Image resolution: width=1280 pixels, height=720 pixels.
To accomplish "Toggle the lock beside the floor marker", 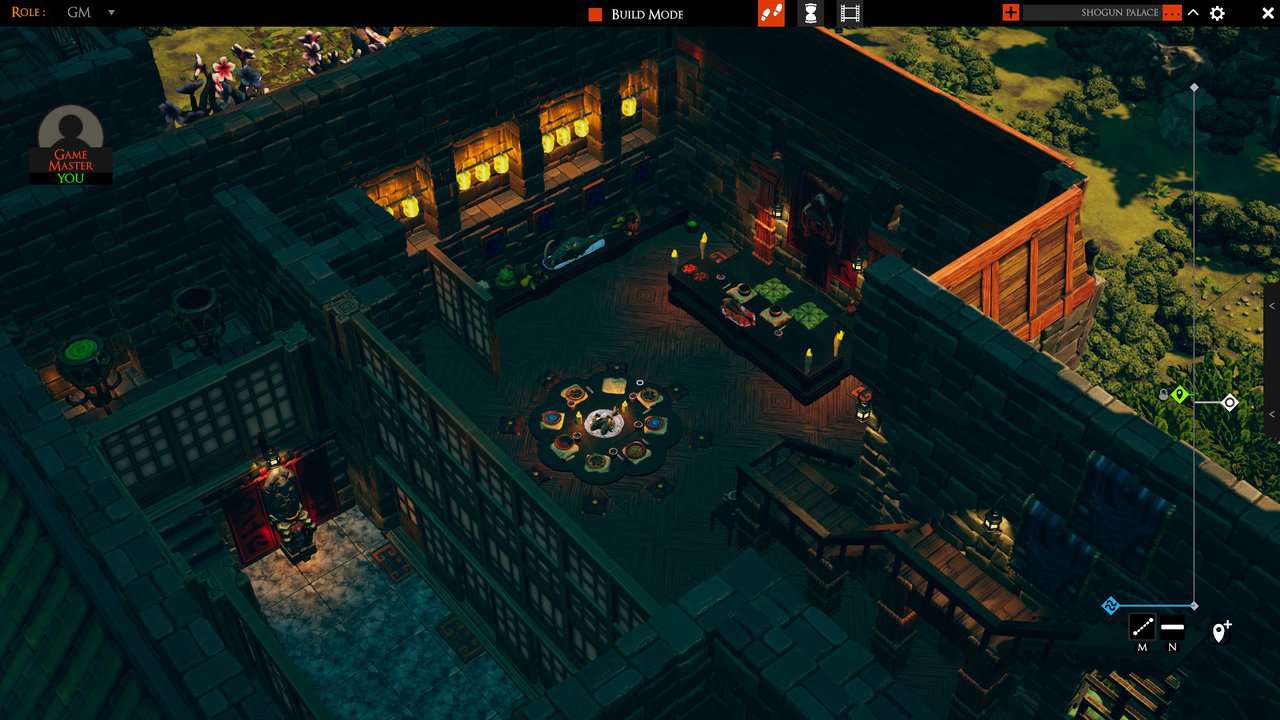I will coord(1163,394).
